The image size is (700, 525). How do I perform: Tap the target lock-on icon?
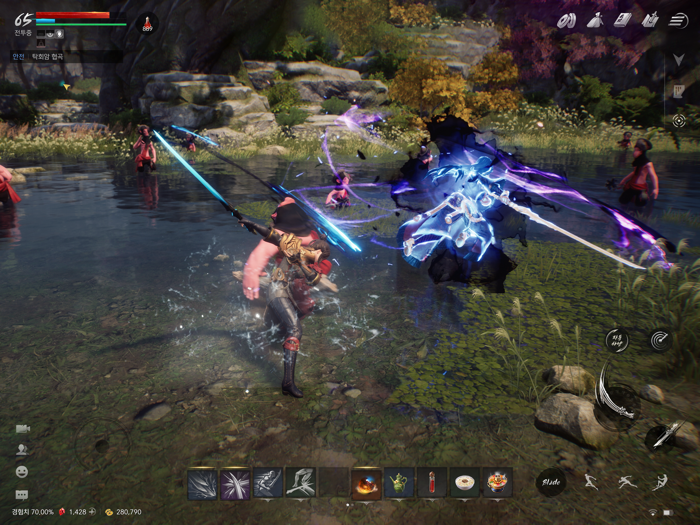680,120
